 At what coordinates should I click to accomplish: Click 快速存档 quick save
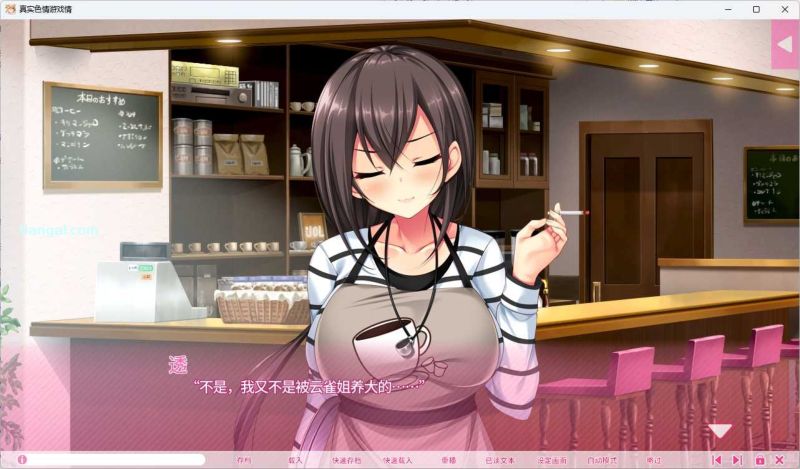(x=346, y=460)
